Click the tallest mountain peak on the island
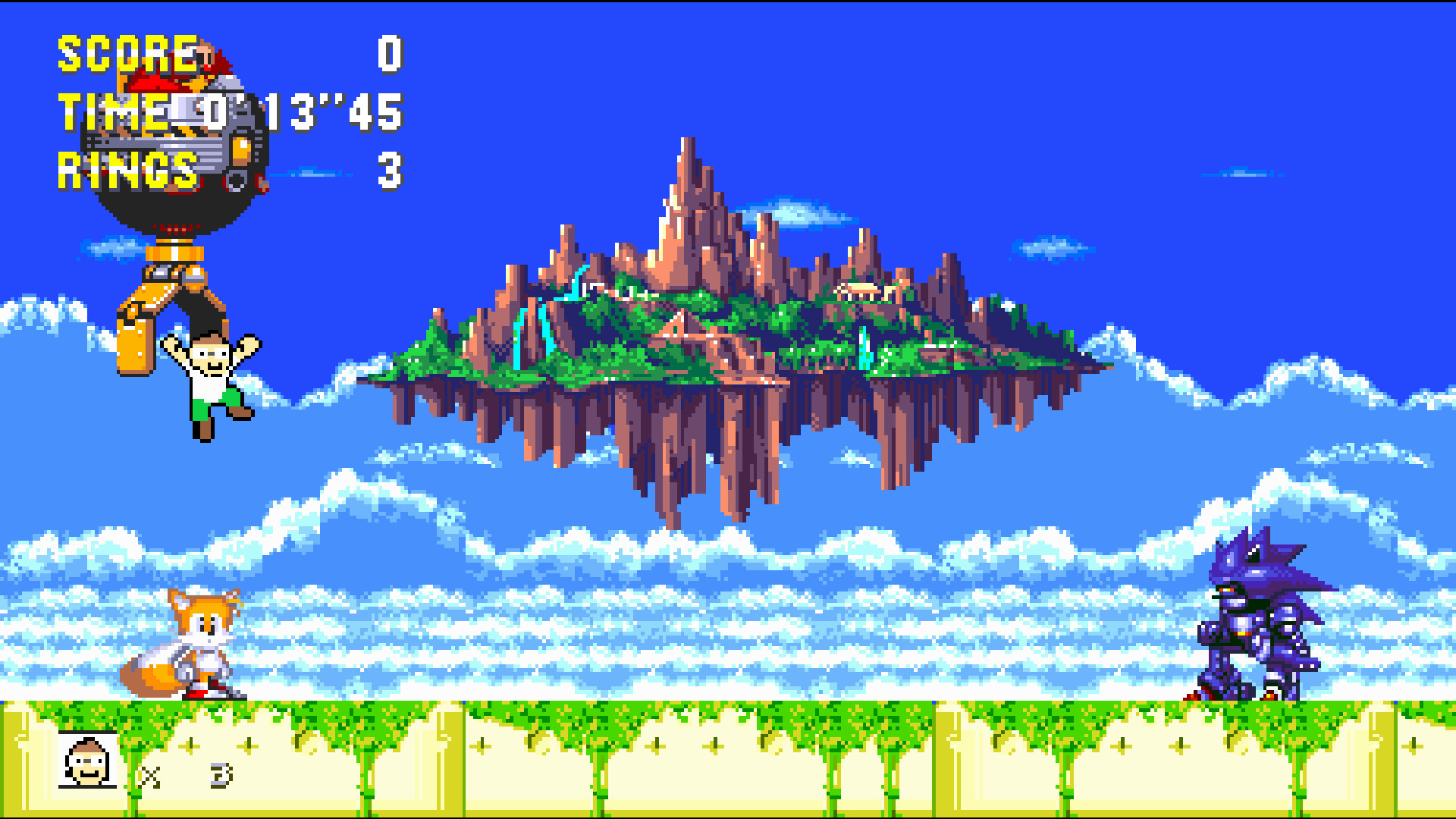 click(688, 159)
